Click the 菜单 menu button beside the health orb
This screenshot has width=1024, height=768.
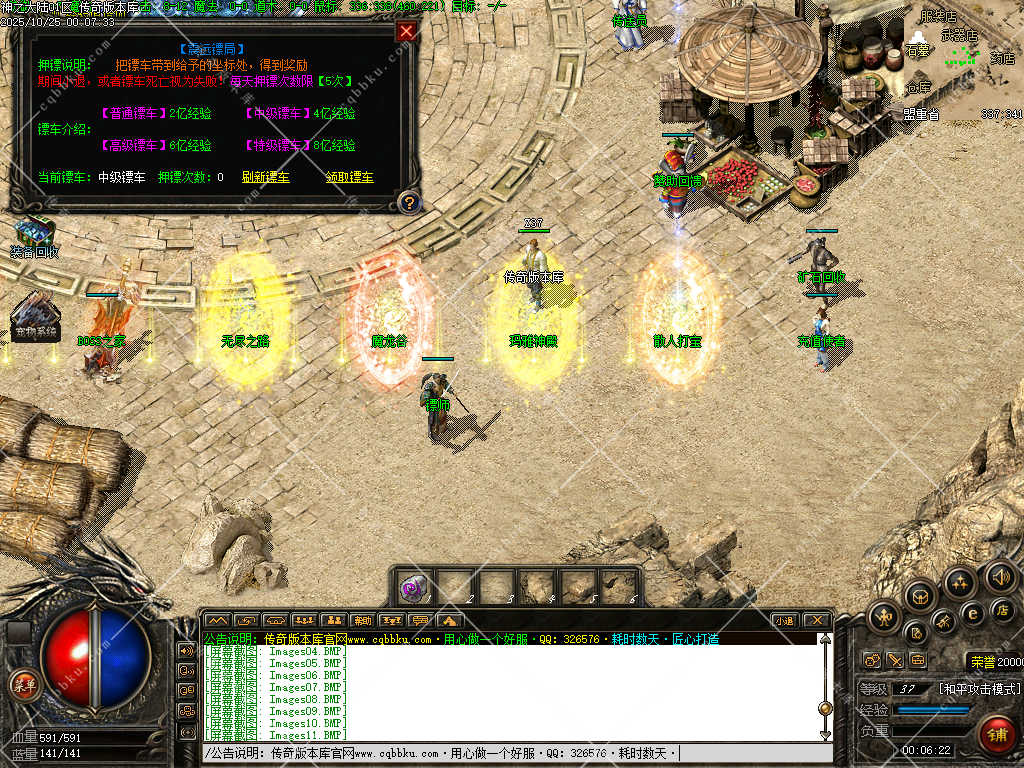(x=22, y=685)
